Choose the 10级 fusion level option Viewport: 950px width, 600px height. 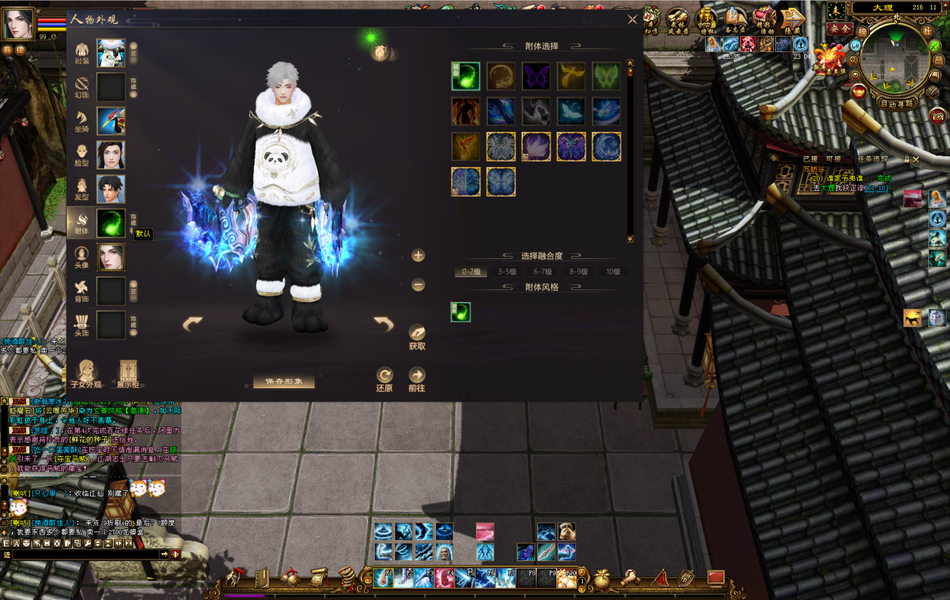(x=609, y=271)
